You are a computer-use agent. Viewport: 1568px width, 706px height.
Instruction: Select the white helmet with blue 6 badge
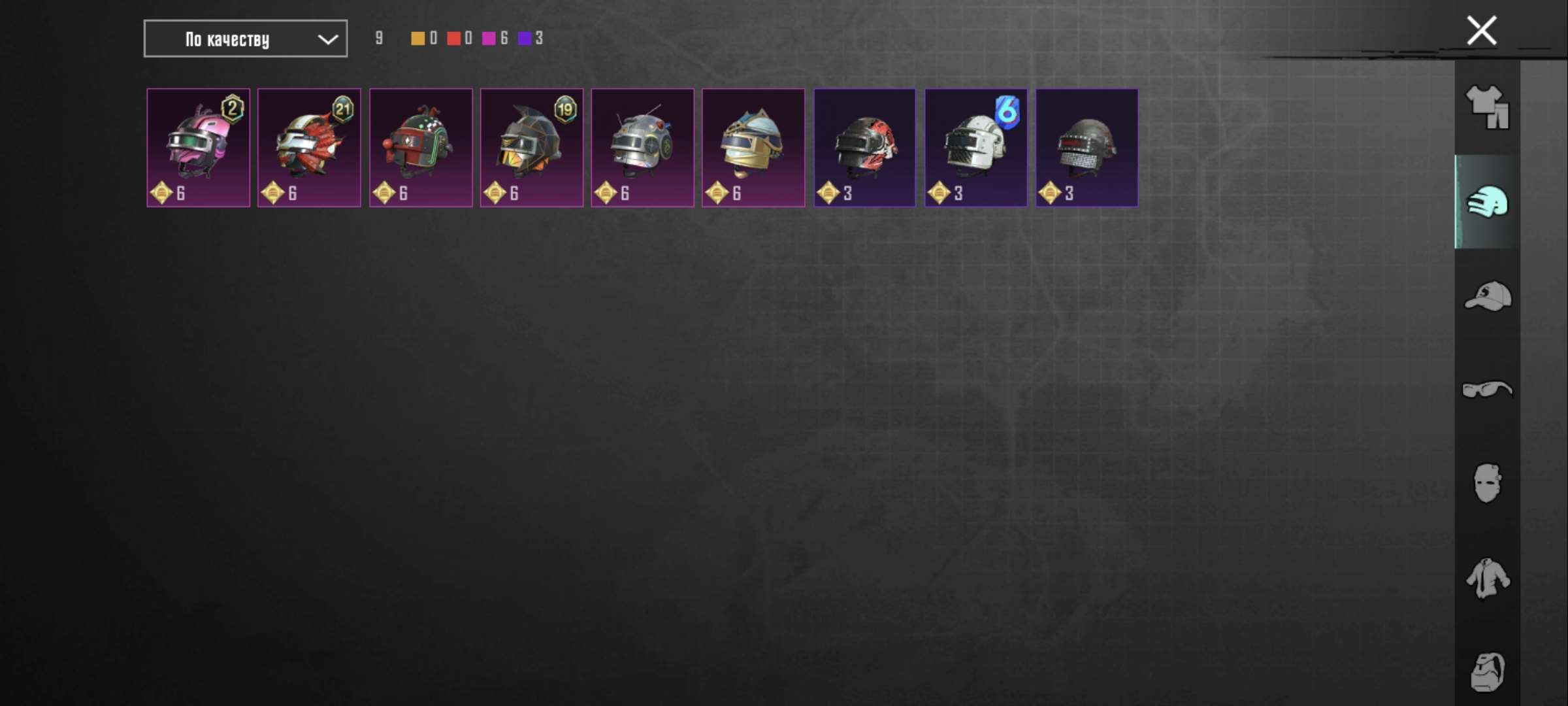click(x=975, y=148)
